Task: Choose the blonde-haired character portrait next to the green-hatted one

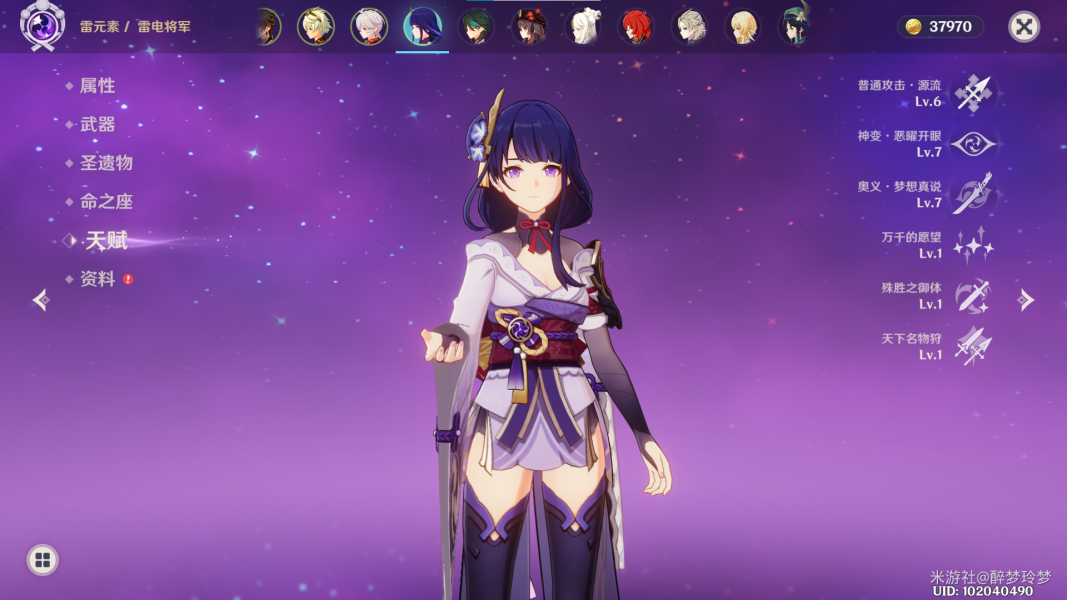Action: pos(742,27)
